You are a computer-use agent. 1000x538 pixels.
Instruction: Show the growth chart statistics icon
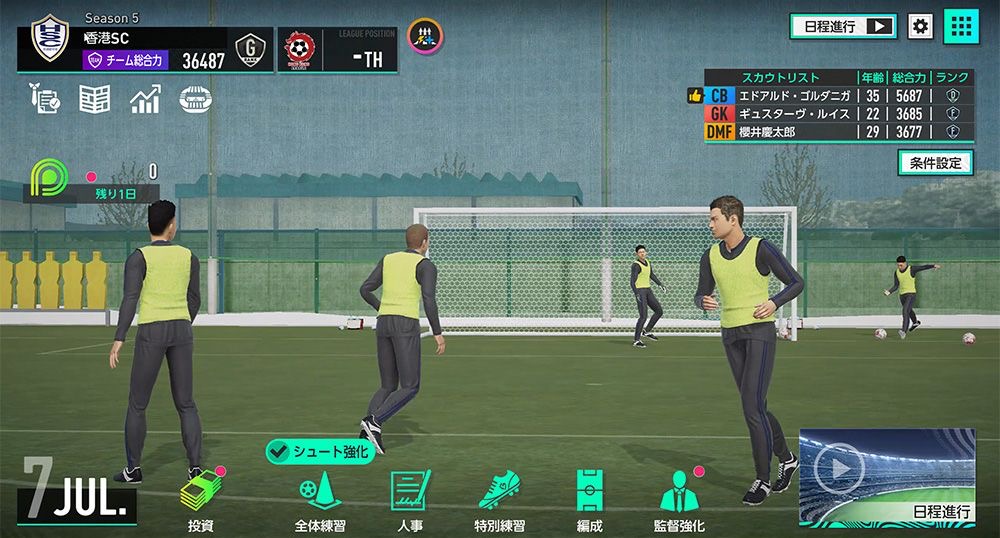pos(145,99)
